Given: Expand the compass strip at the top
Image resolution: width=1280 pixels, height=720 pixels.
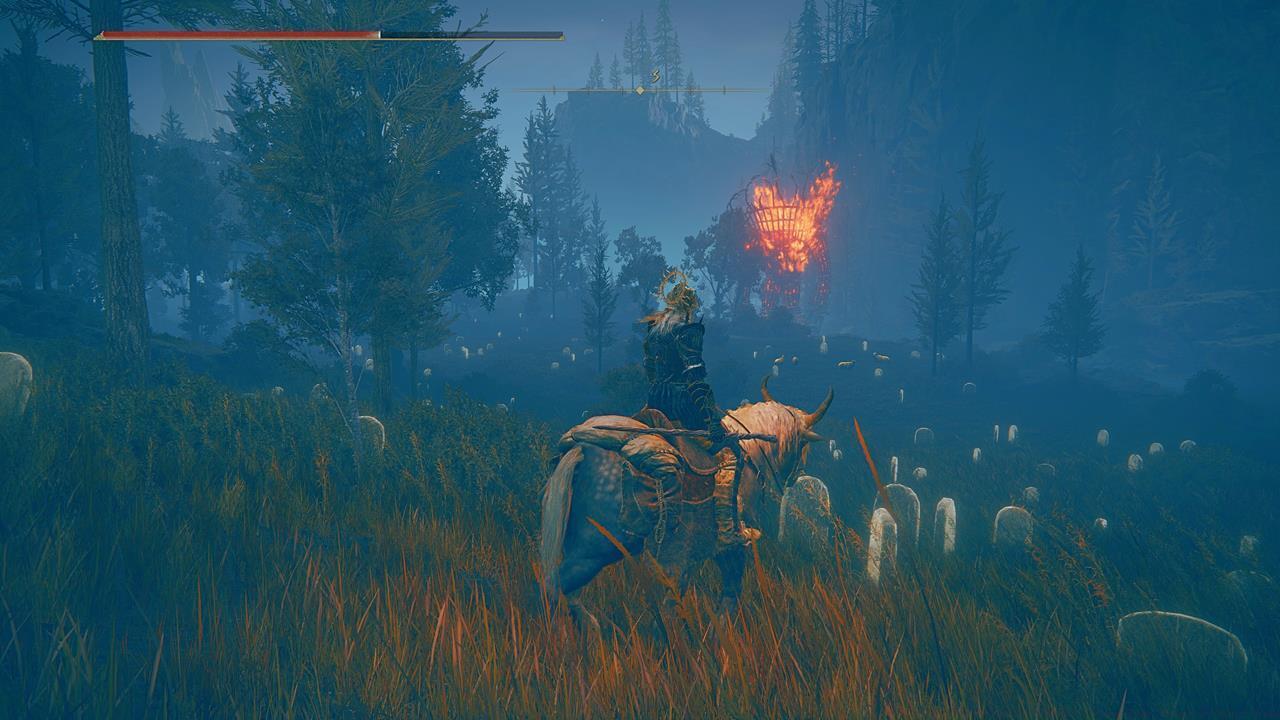Looking at the screenshot, I should (640, 89).
